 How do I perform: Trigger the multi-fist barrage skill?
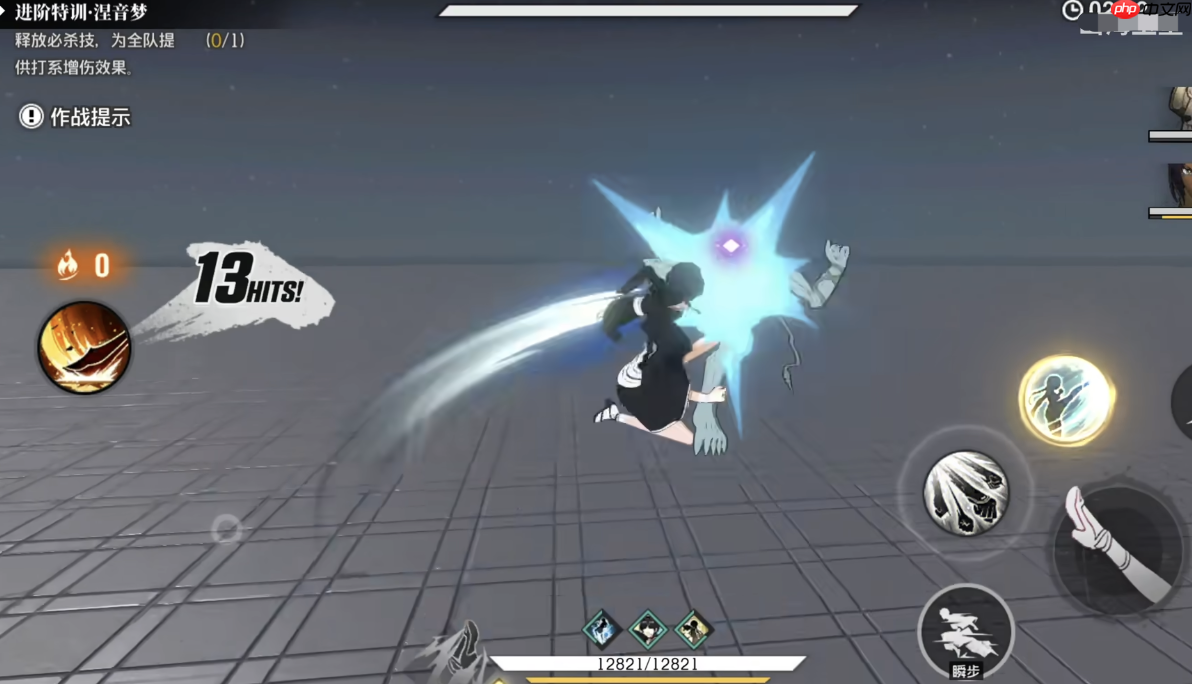click(965, 492)
